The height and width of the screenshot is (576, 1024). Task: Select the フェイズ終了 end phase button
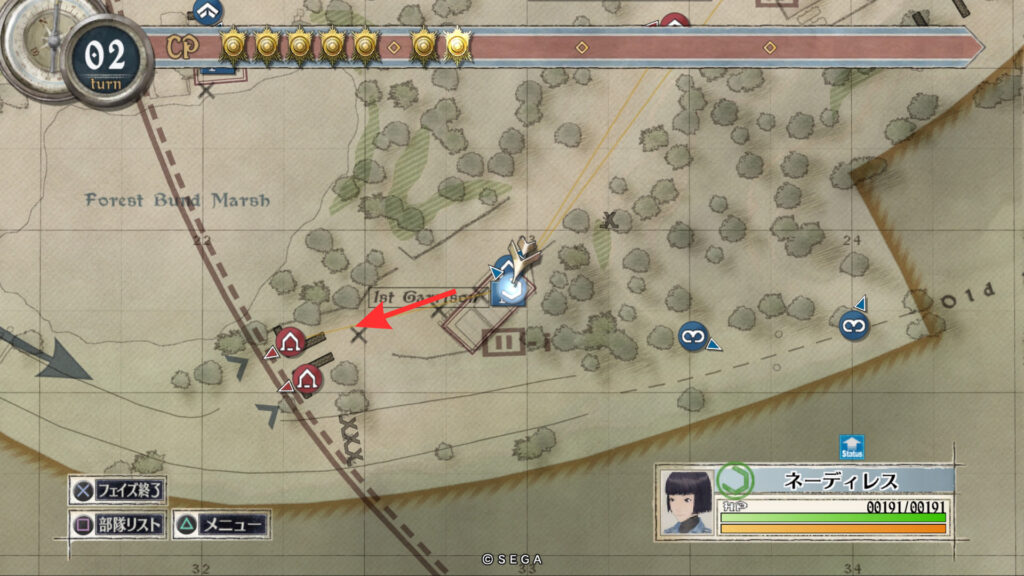118,491
